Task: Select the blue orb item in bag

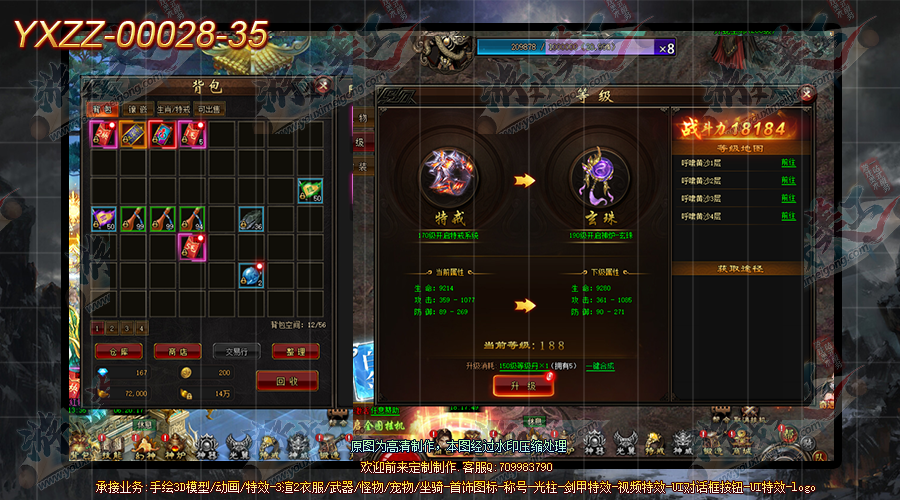Action: point(250,276)
